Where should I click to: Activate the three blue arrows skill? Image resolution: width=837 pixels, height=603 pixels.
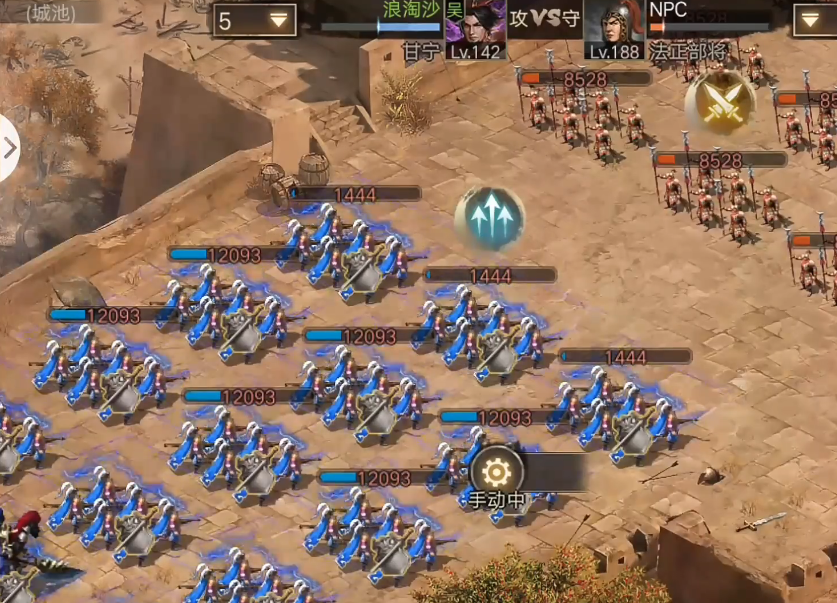click(490, 217)
